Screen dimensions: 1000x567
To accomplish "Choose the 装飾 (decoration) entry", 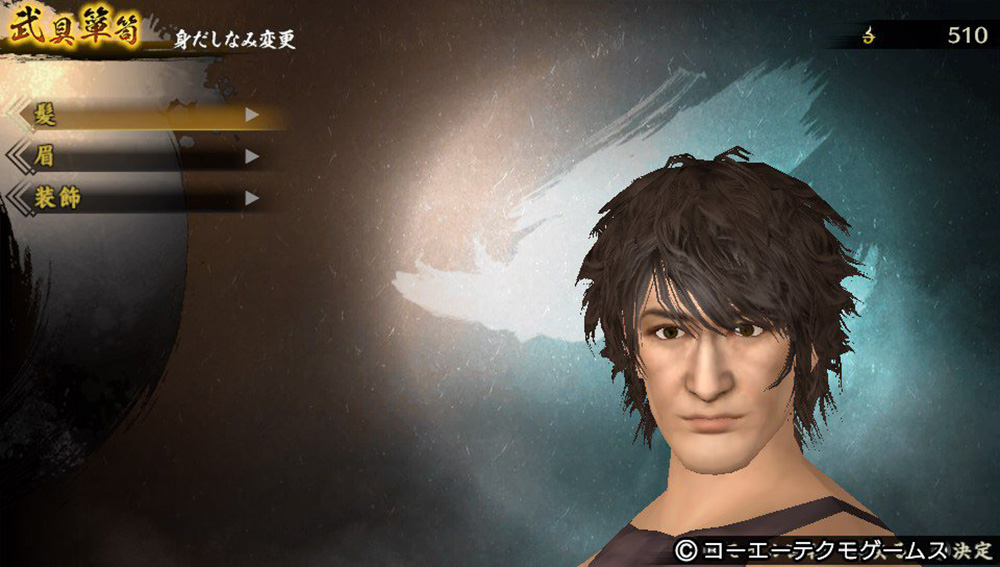I will pyautogui.click(x=140, y=198).
